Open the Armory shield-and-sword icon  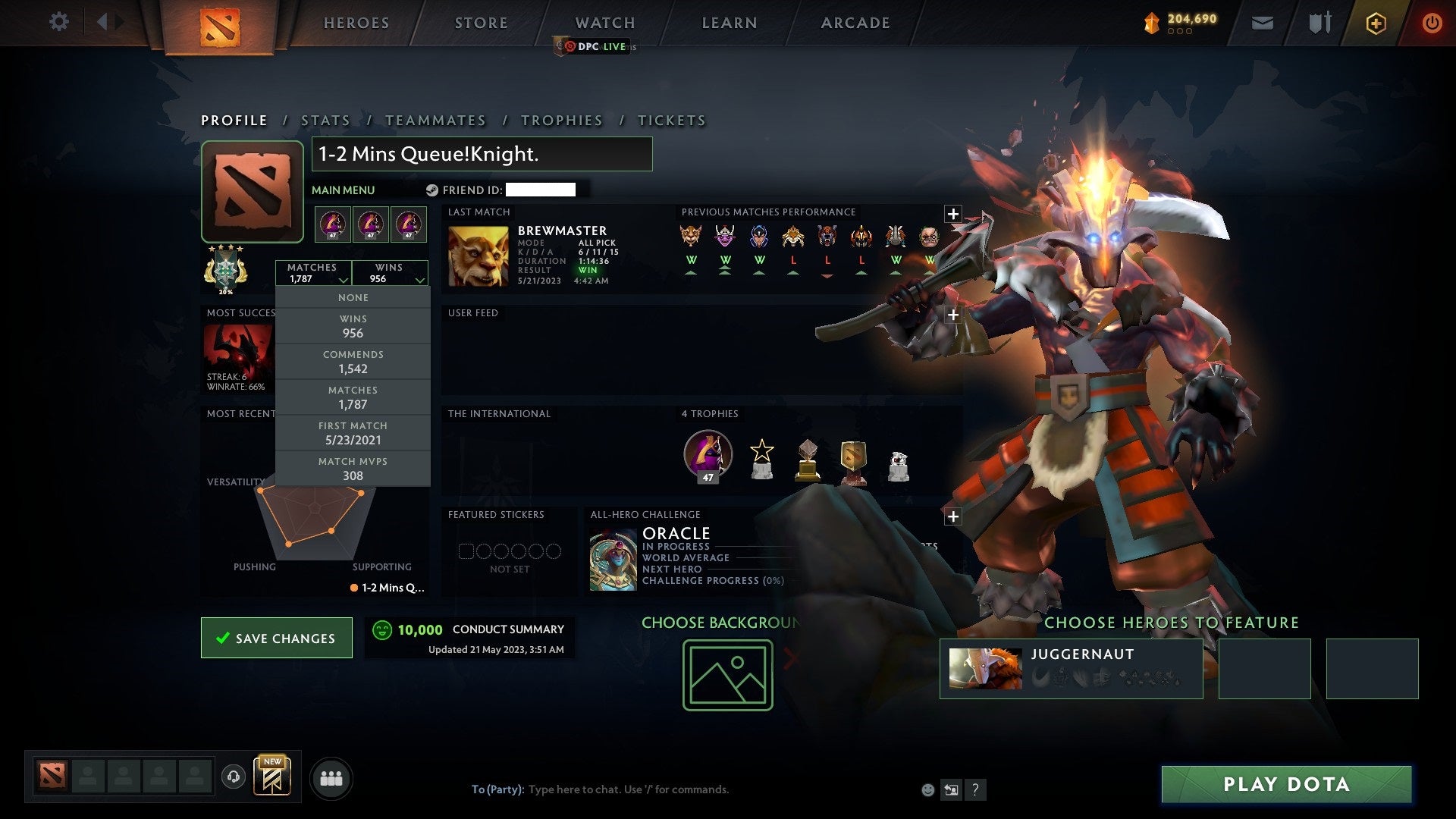coord(1319,22)
